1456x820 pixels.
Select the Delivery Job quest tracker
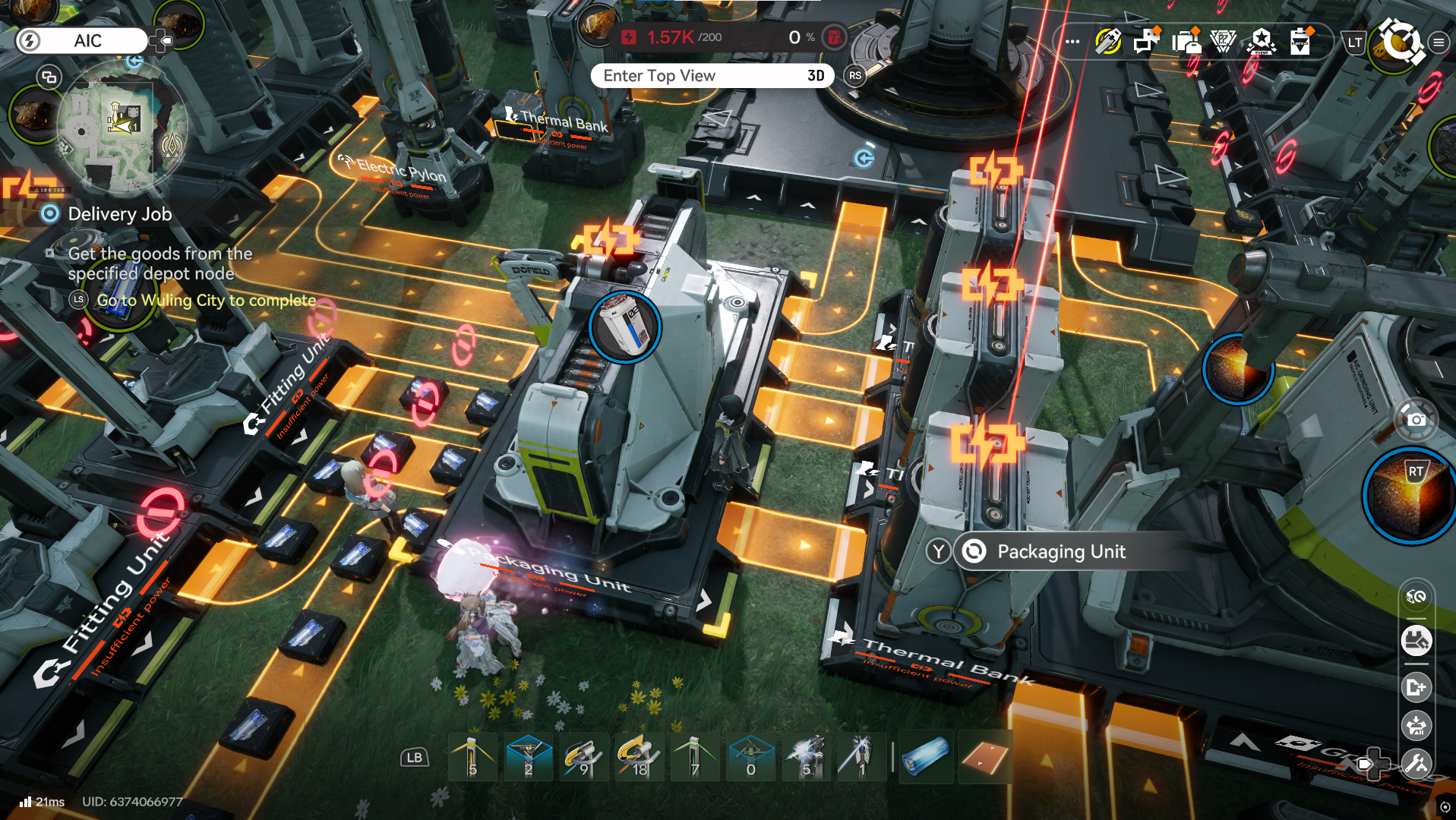coord(119,214)
